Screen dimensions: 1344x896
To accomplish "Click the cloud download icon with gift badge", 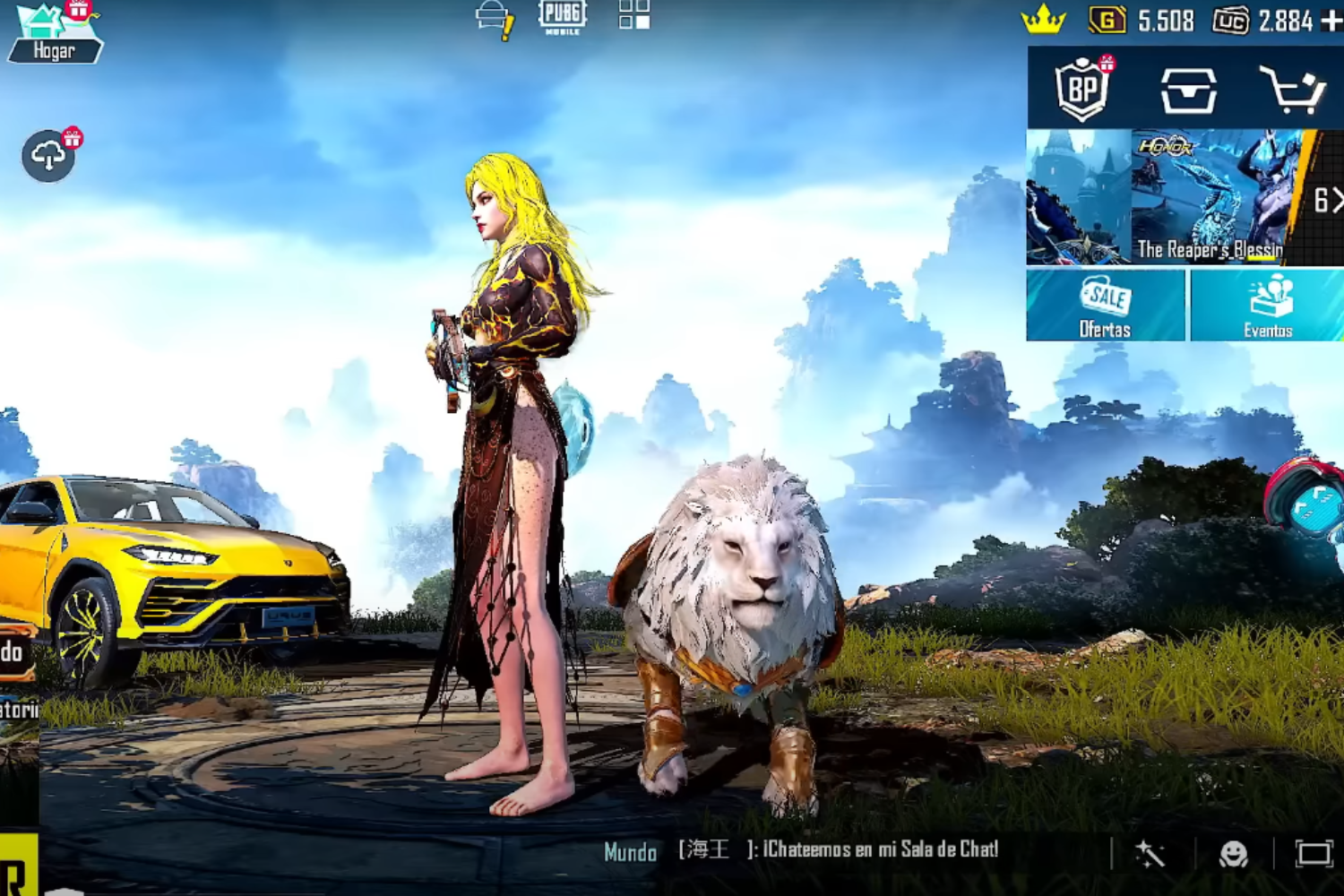I will pos(47,154).
